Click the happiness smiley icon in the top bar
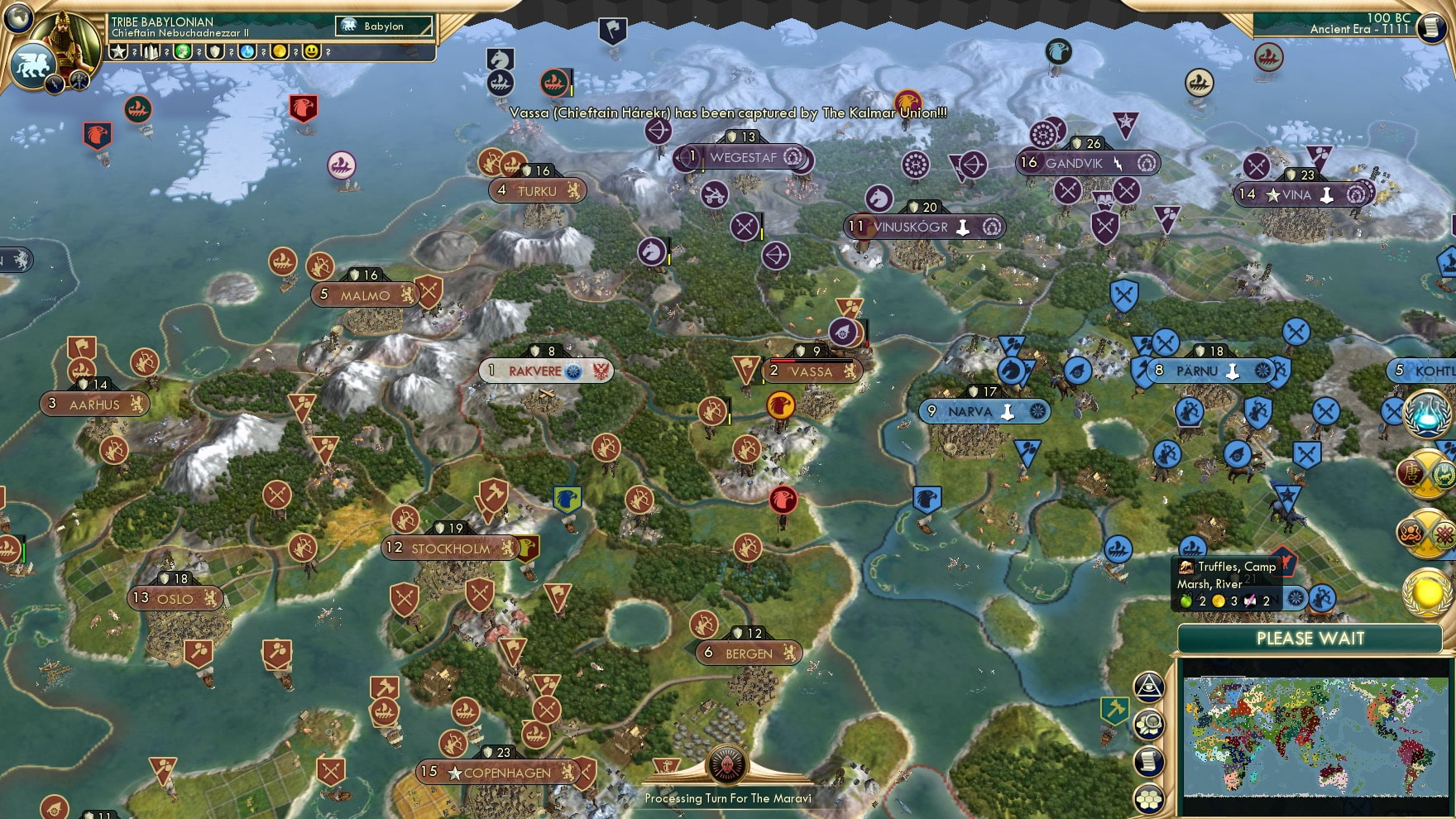This screenshot has width=1456, height=819. 309,51
